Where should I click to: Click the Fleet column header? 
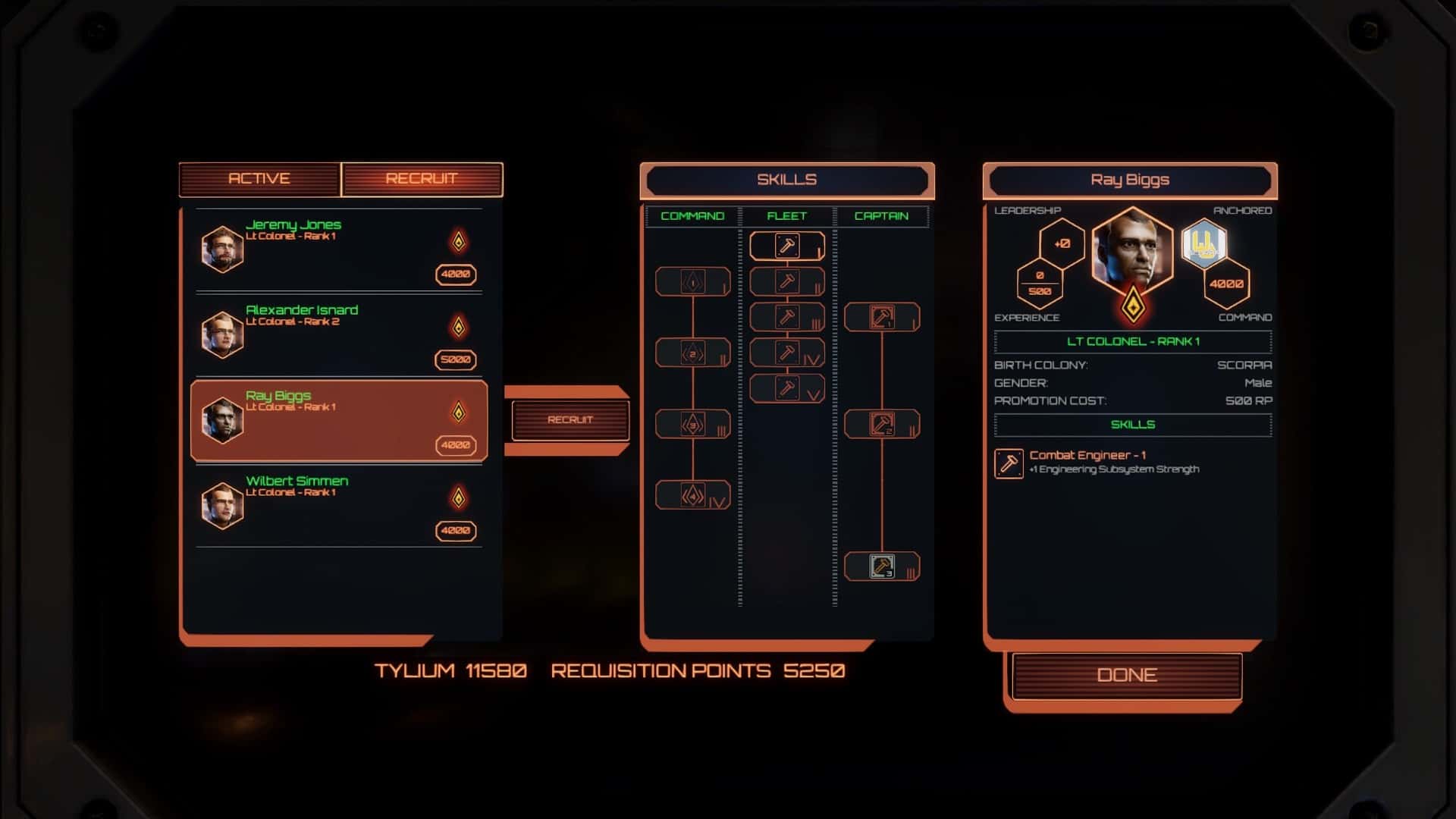coord(786,215)
